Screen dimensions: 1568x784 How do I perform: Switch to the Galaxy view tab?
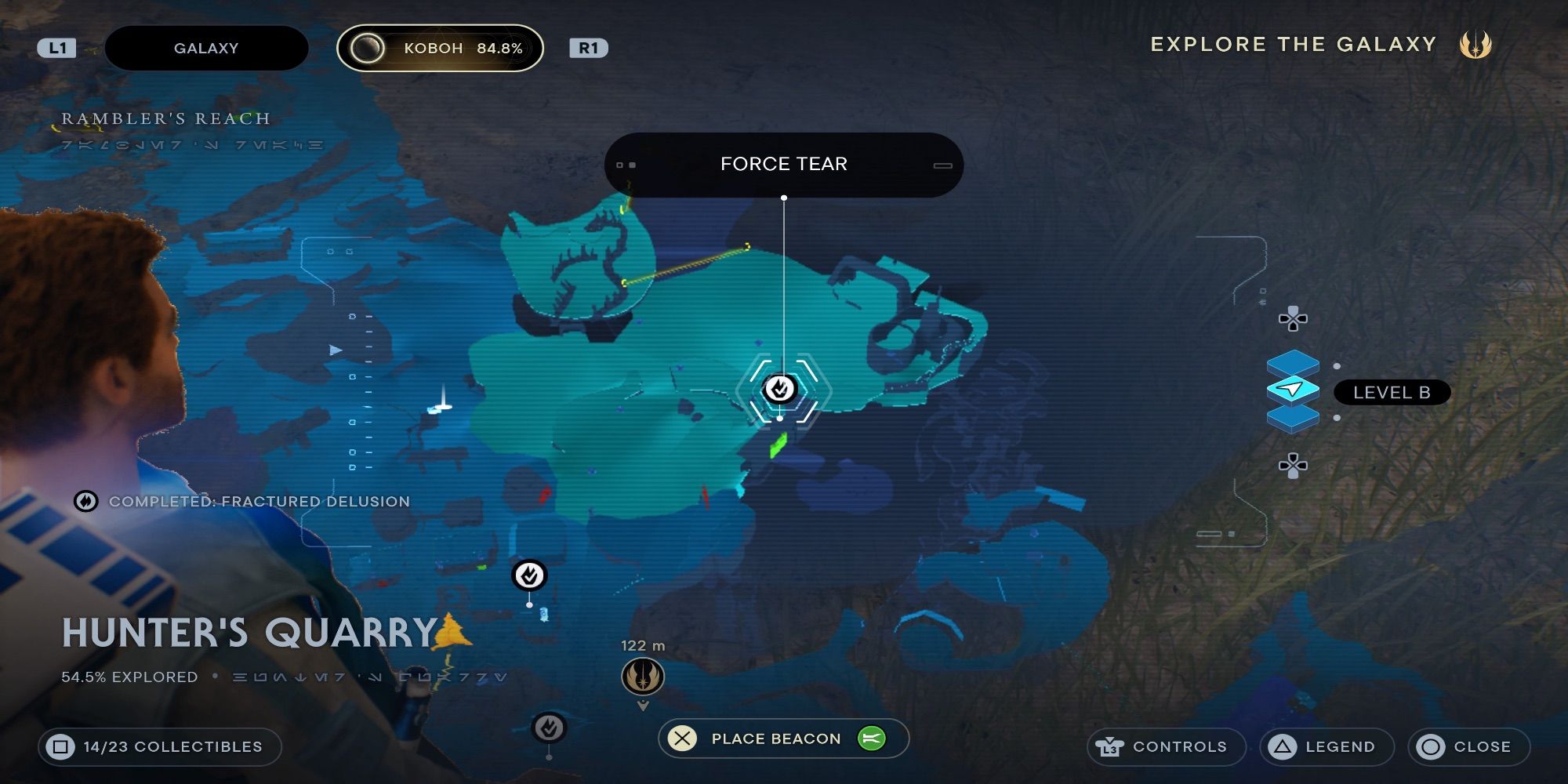tap(206, 48)
